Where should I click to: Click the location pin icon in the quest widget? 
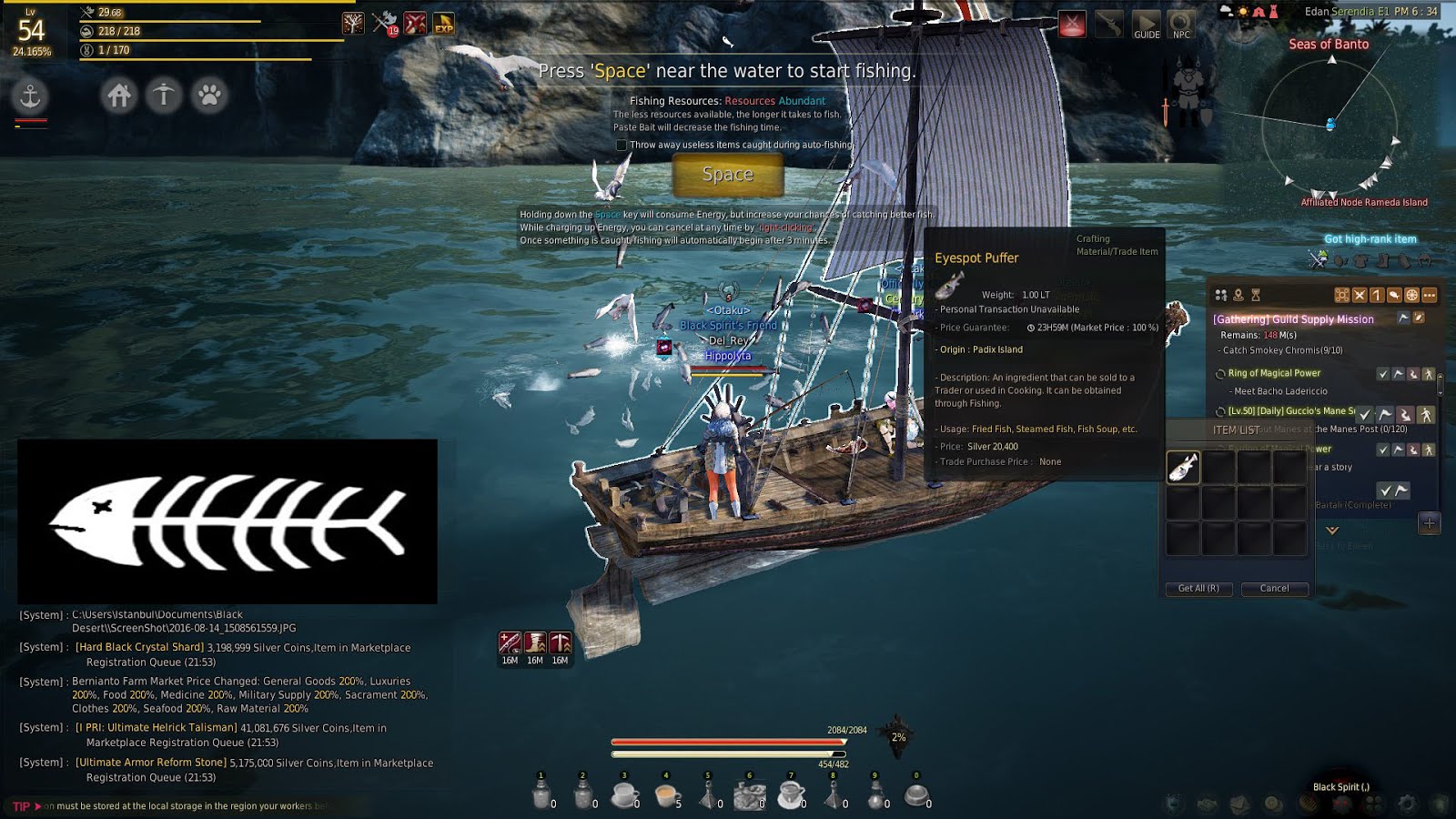point(1238,294)
